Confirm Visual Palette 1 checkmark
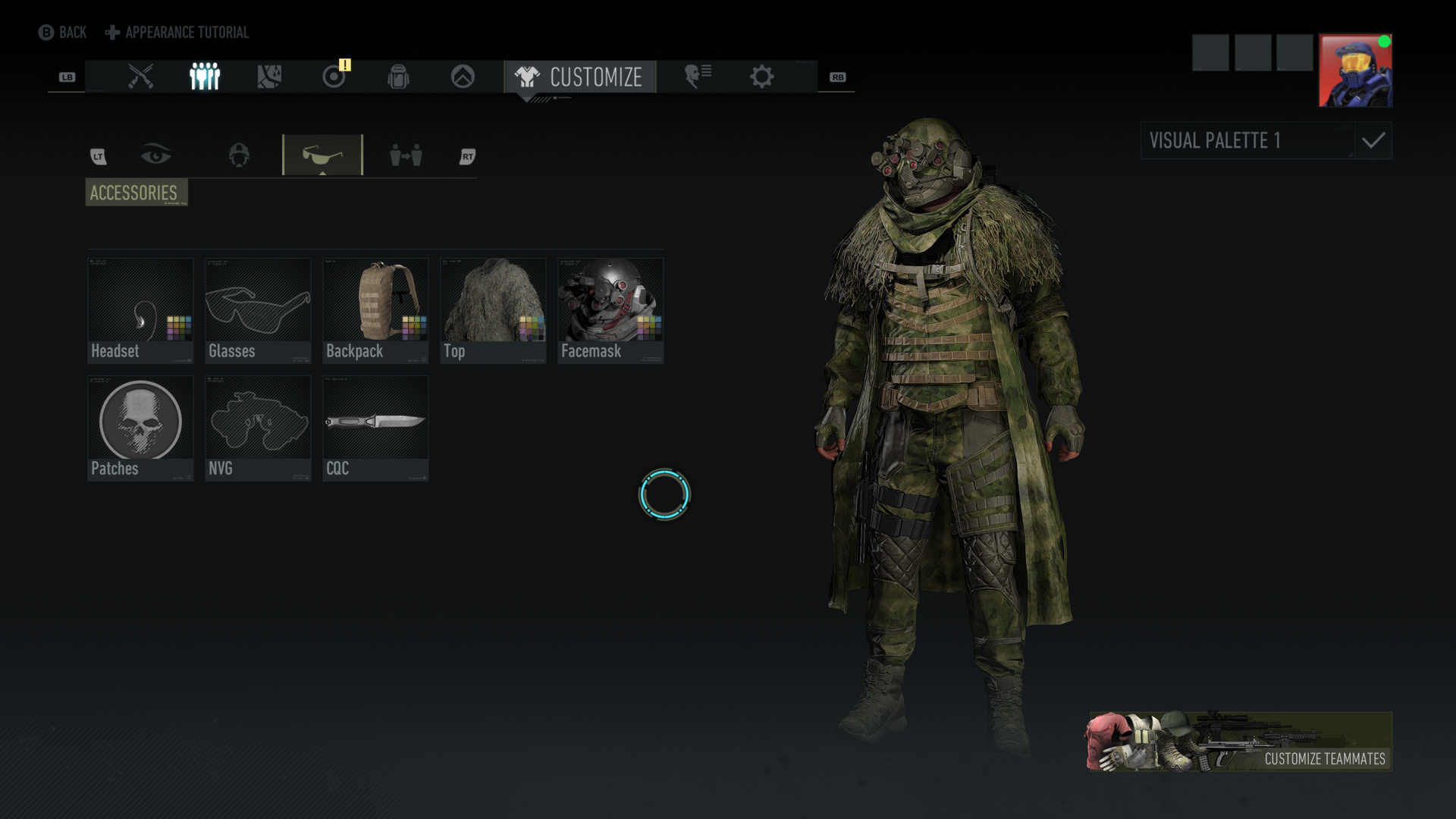1456x819 pixels. pos(1373,140)
